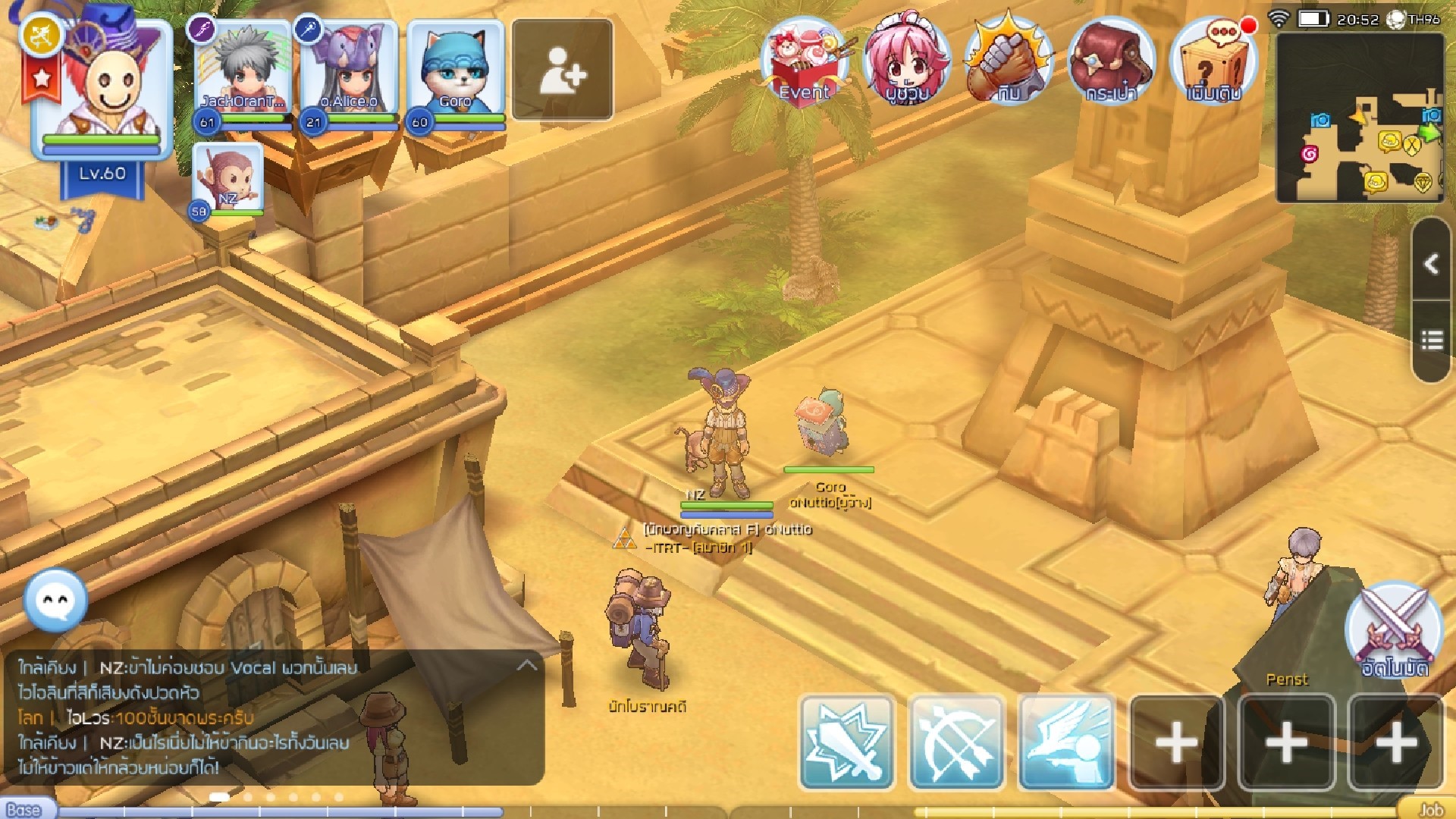
Task: Open the list menu button
Action: 1432,340
